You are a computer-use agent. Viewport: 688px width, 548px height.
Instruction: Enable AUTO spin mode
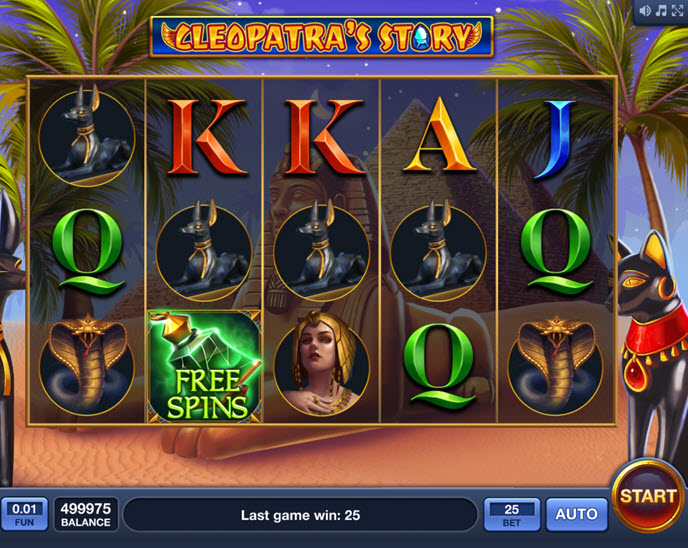click(576, 514)
